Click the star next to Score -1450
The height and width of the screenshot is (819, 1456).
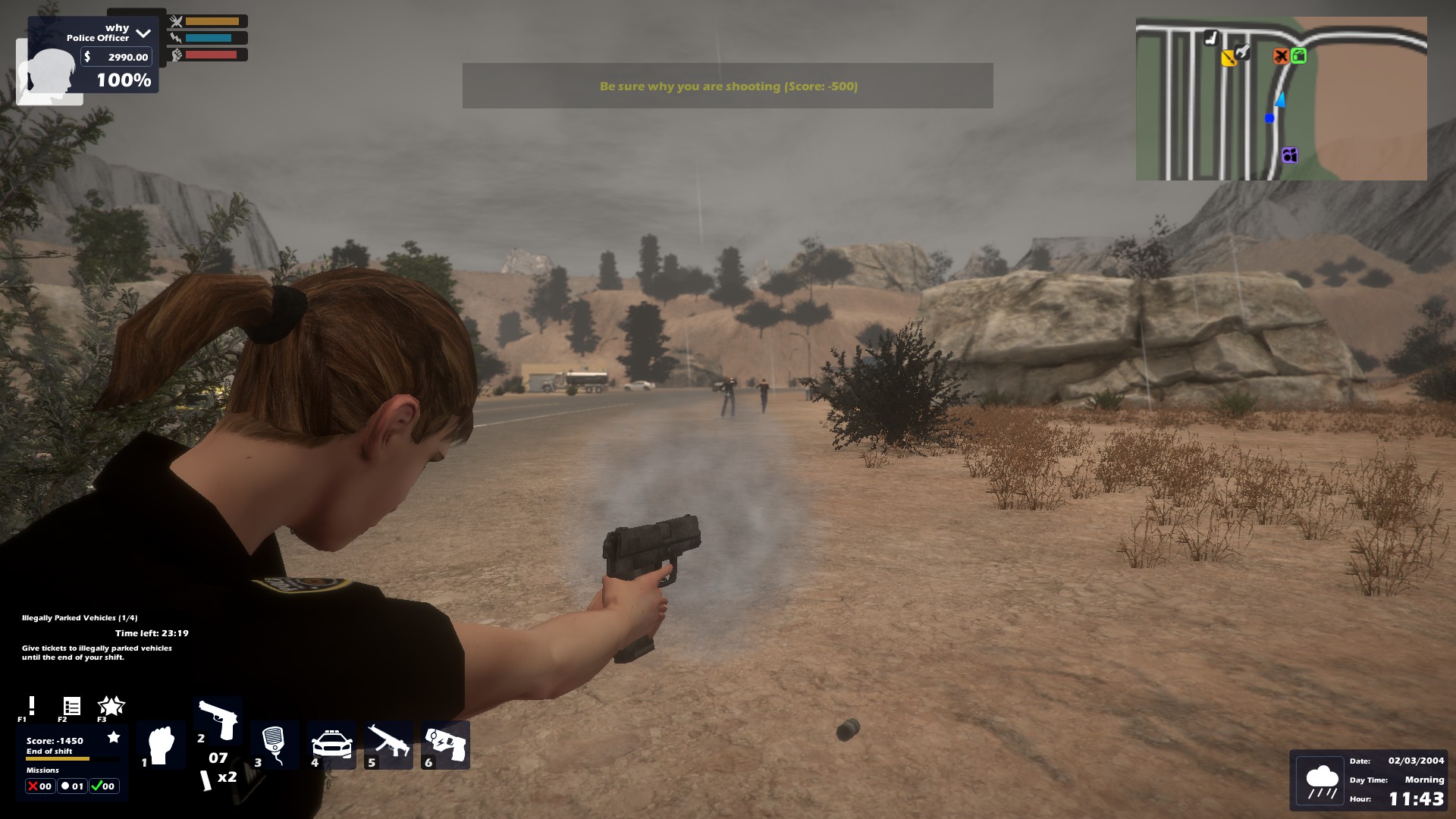coord(115,736)
